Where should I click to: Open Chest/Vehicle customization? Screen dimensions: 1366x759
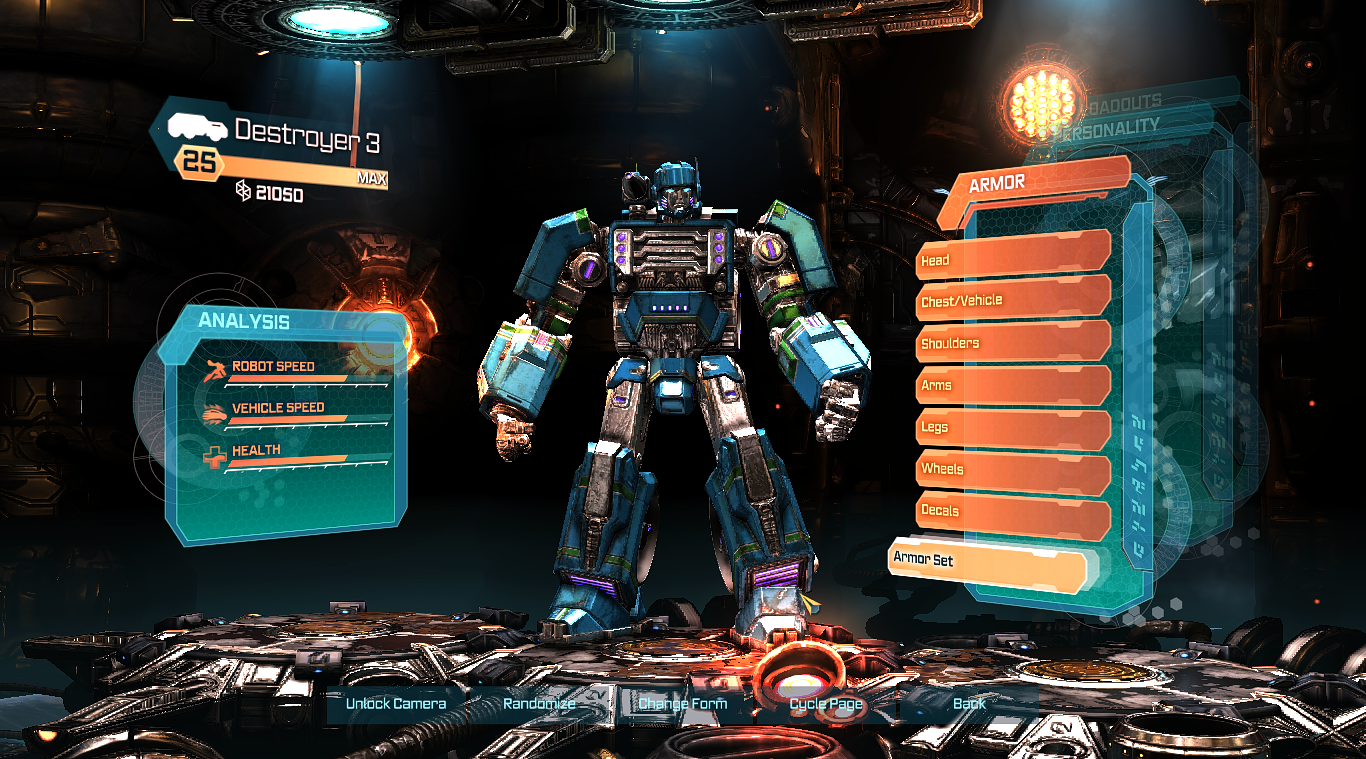1010,300
